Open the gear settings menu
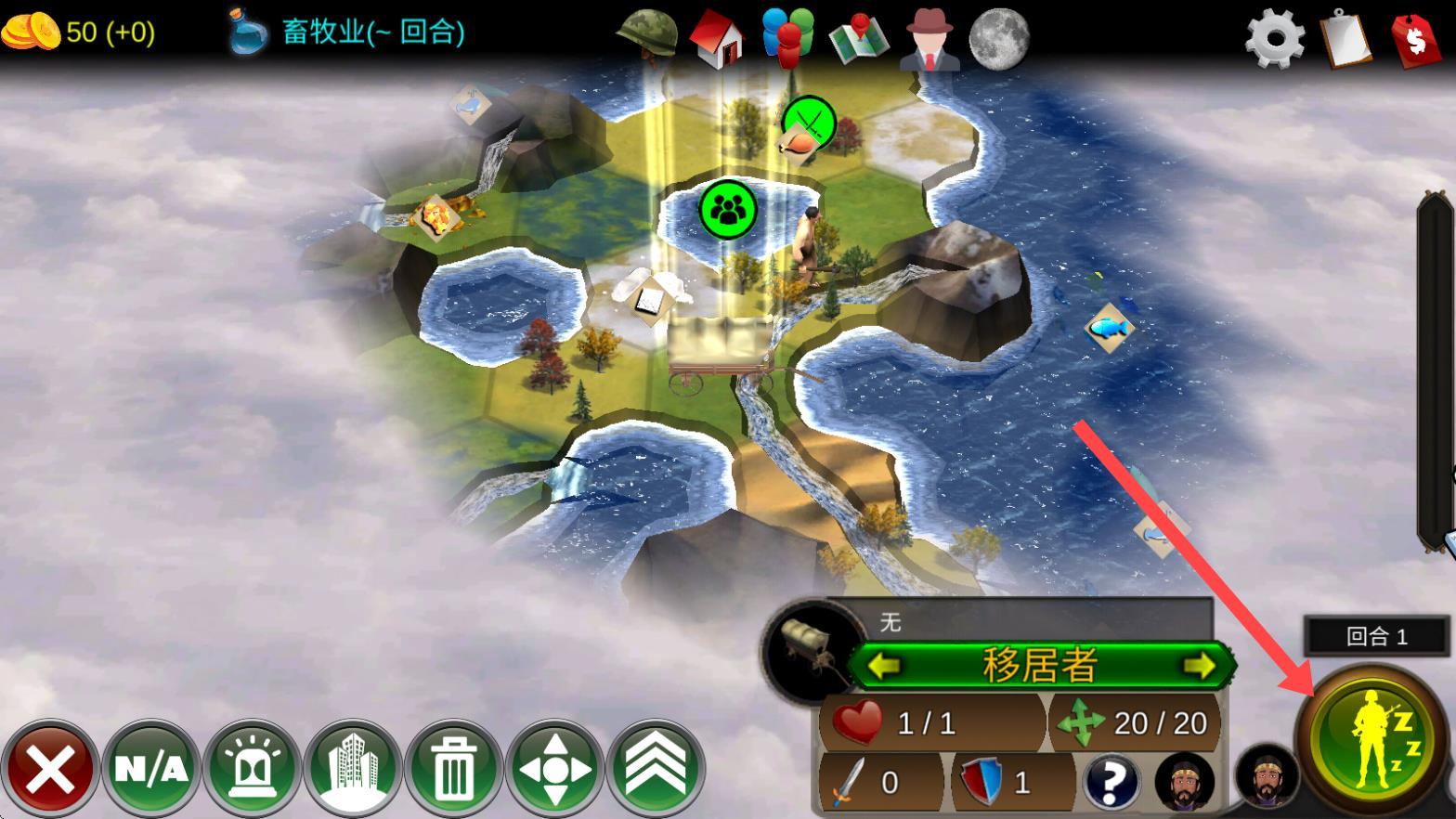 1274,39
